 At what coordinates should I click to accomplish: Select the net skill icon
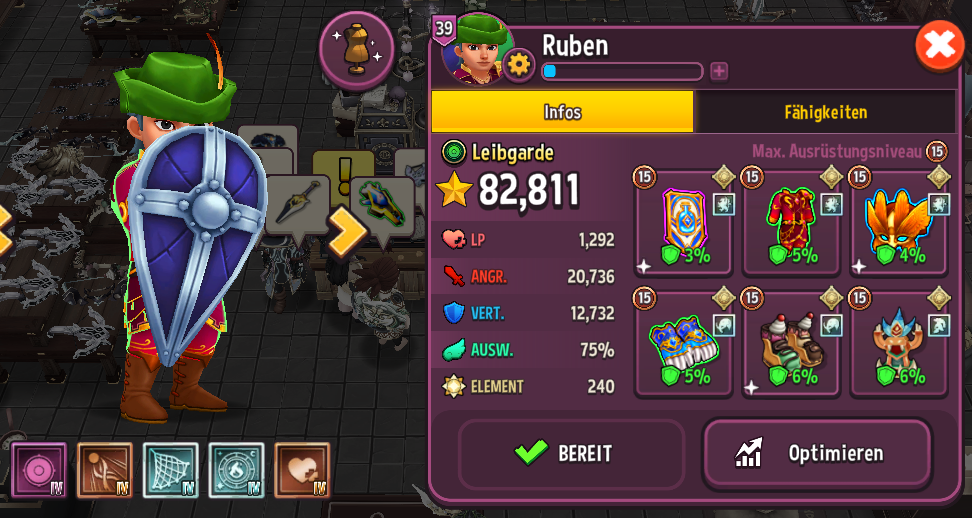[171, 470]
